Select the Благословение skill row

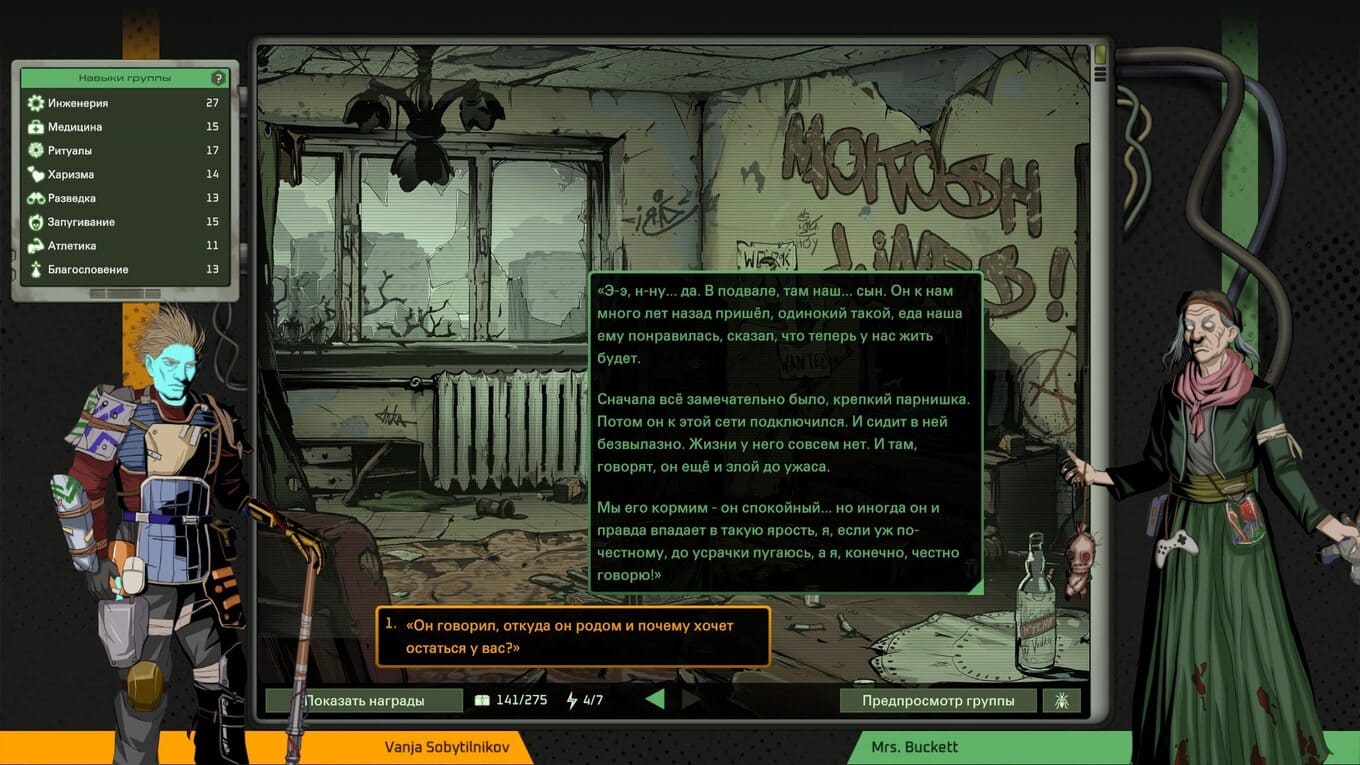point(125,269)
